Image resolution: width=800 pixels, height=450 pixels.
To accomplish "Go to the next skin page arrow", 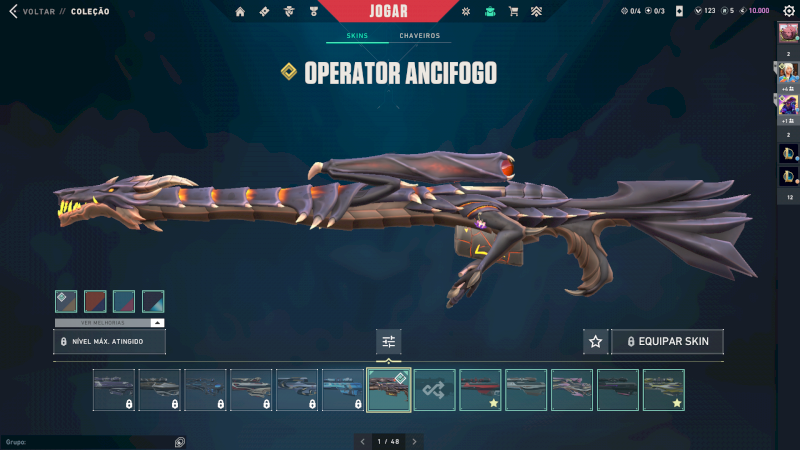I will pyautogui.click(x=415, y=441).
